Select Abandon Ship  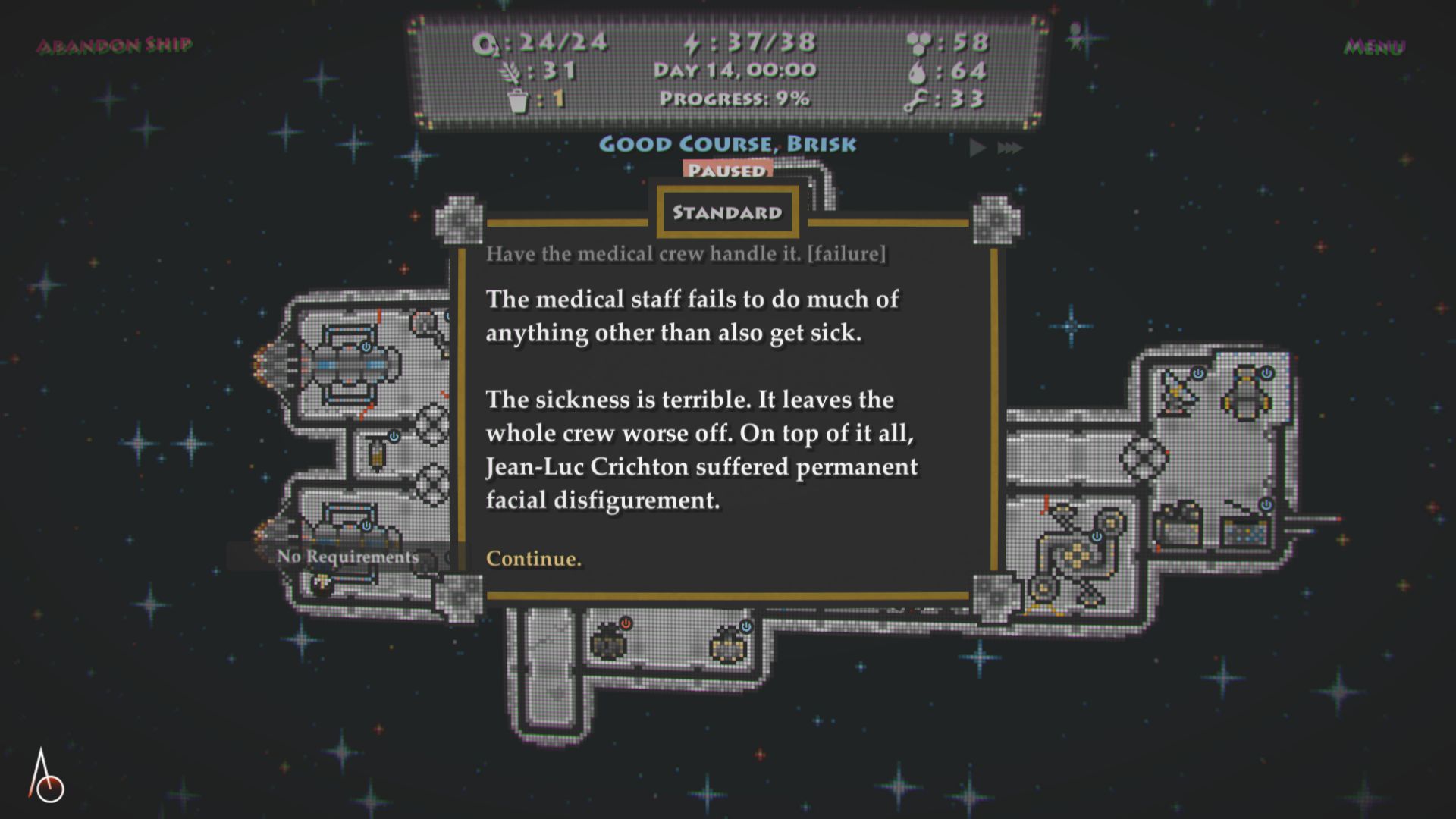(115, 45)
